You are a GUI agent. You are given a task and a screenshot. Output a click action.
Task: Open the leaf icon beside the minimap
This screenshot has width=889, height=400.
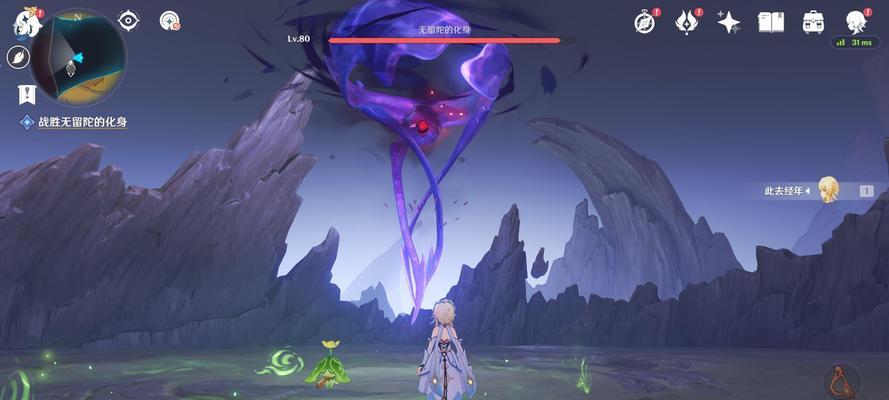click(19, 57)
